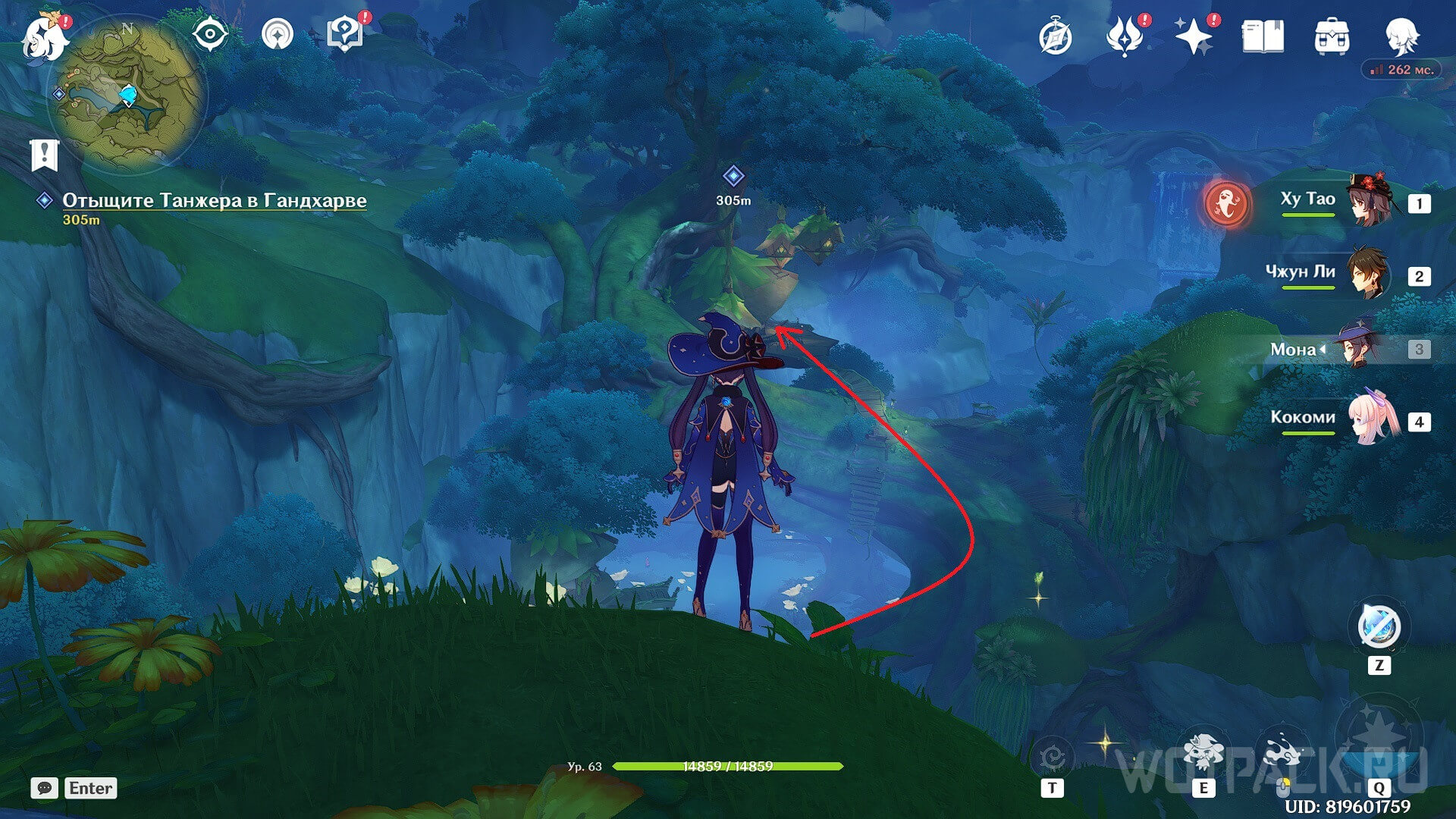Open the inventory backpack icon
The height and width of the screenshot is (819, 1456).
pyautogui.click(x=1332, y=37)
